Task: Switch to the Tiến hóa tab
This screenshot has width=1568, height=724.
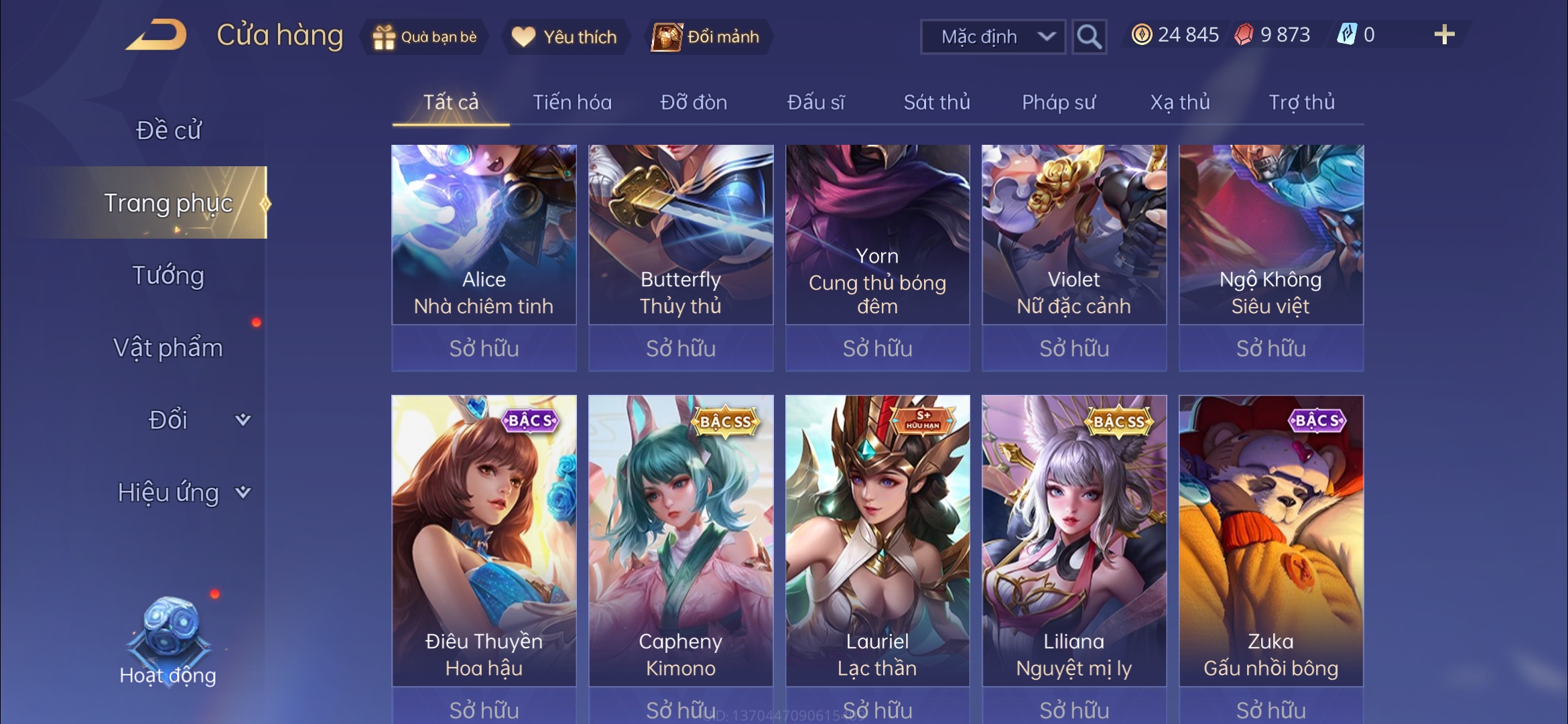Action: (572, 103)
